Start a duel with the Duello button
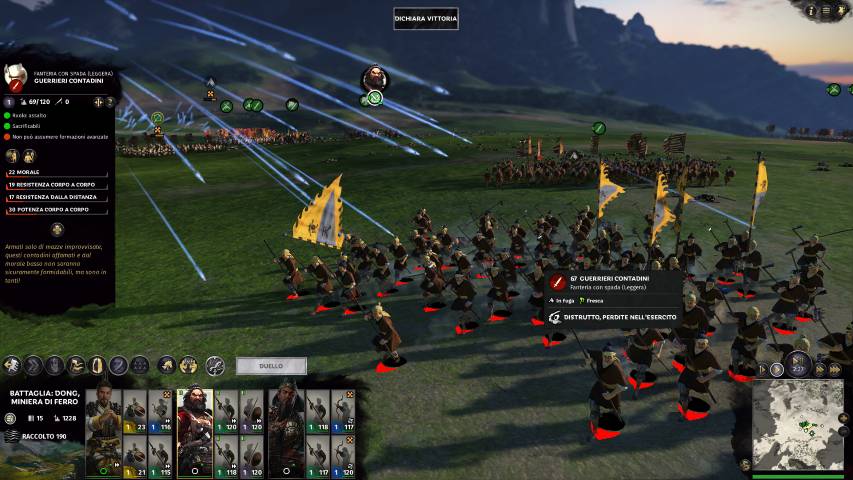This screenshot has height=480, width=853. 271,366
